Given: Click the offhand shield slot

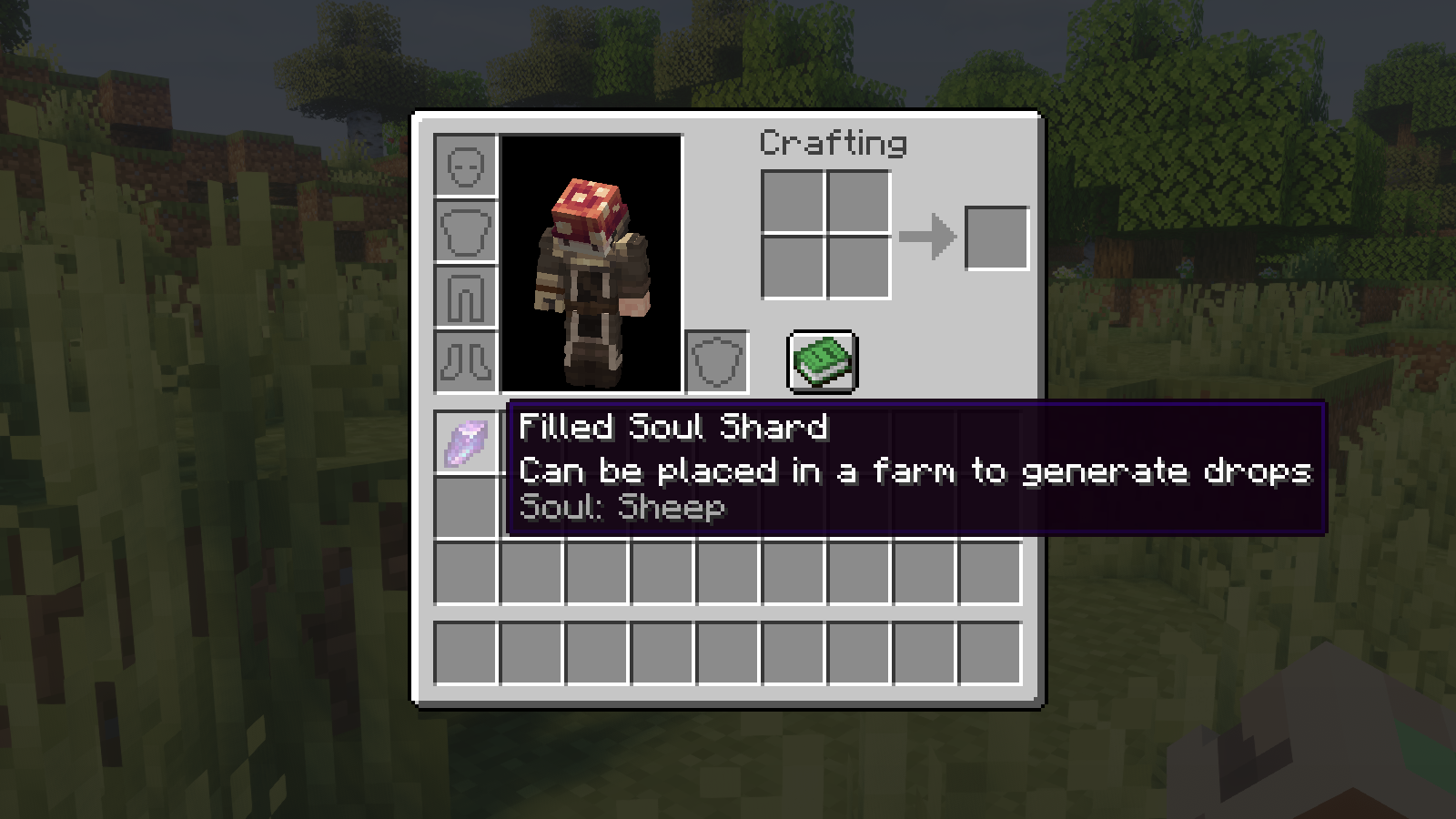Looking at the screenshot, I should click(x=717, y=362).
